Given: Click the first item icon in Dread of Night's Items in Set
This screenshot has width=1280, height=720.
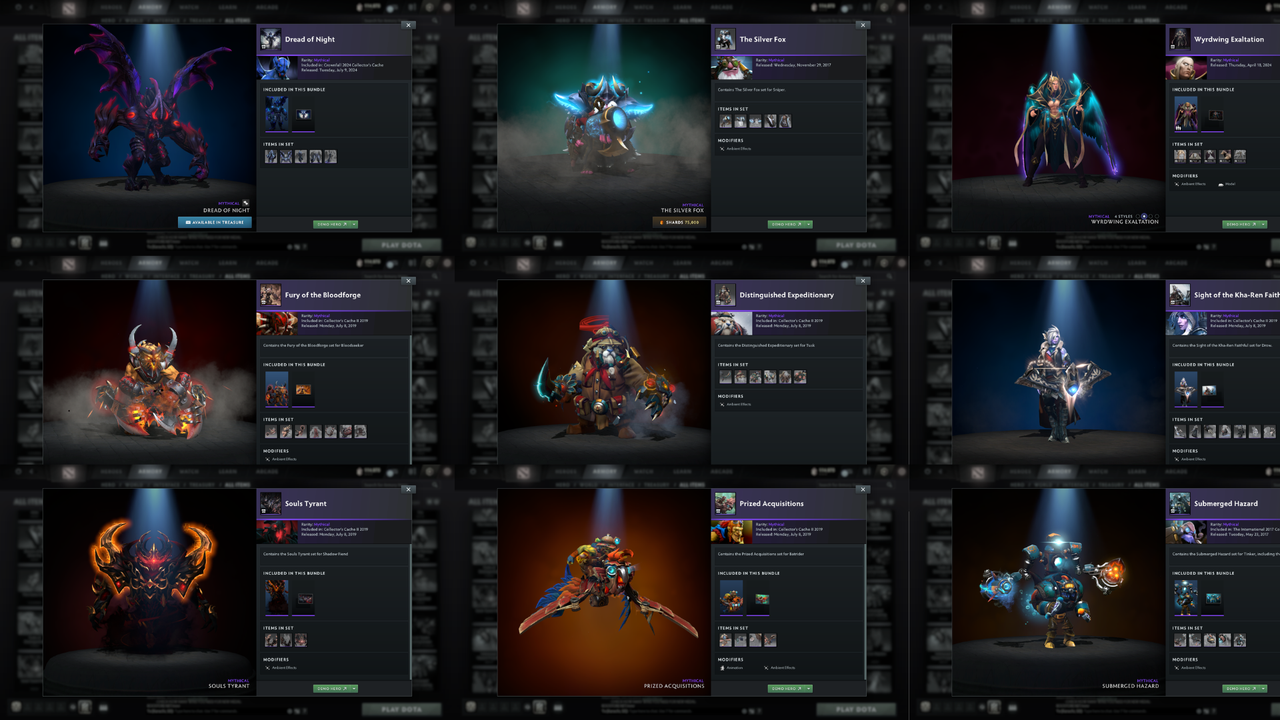Looking at the screenshot, I should [x=270, y=157].
